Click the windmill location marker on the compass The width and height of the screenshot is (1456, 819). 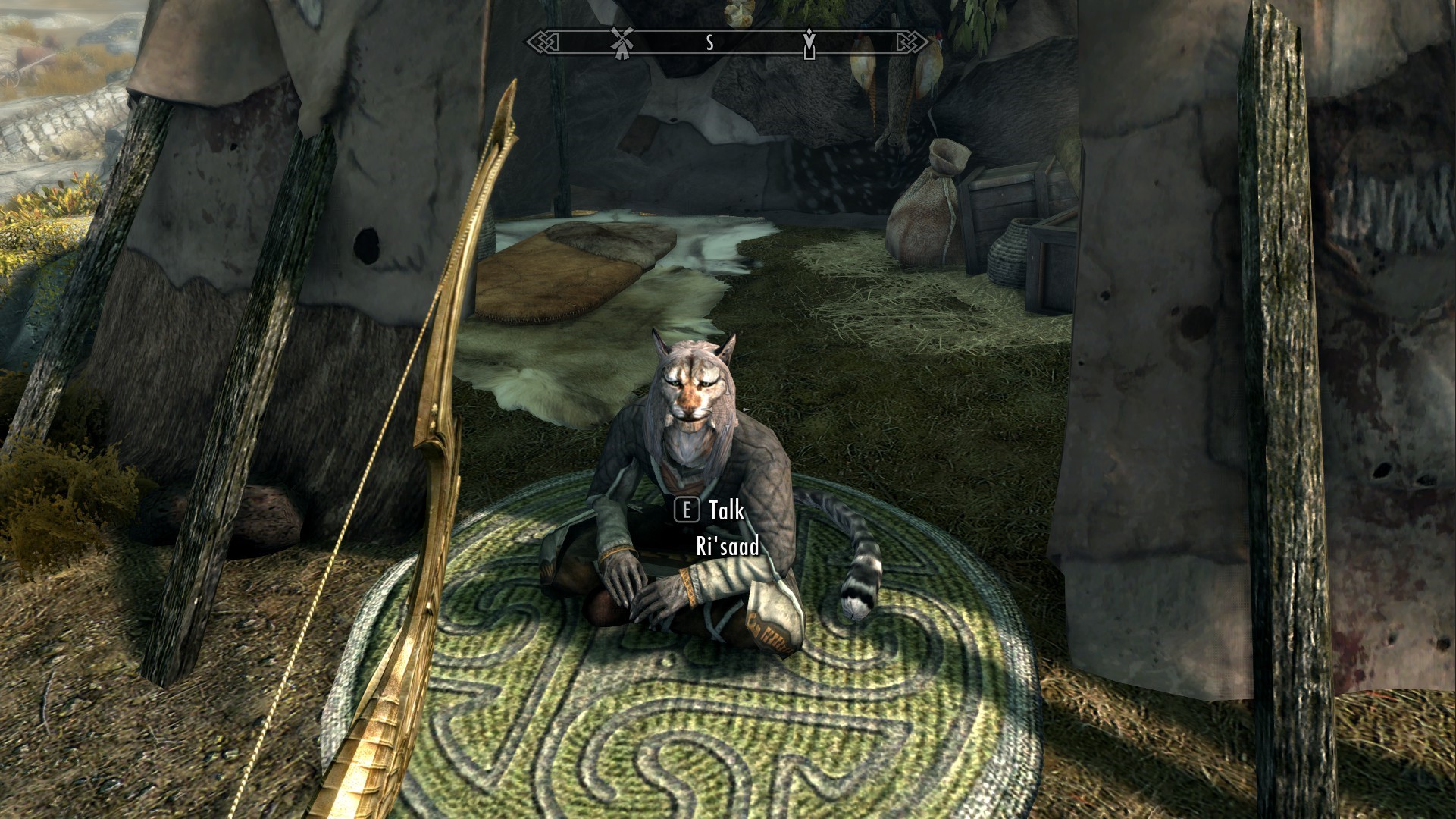click(x=622, y=42)
